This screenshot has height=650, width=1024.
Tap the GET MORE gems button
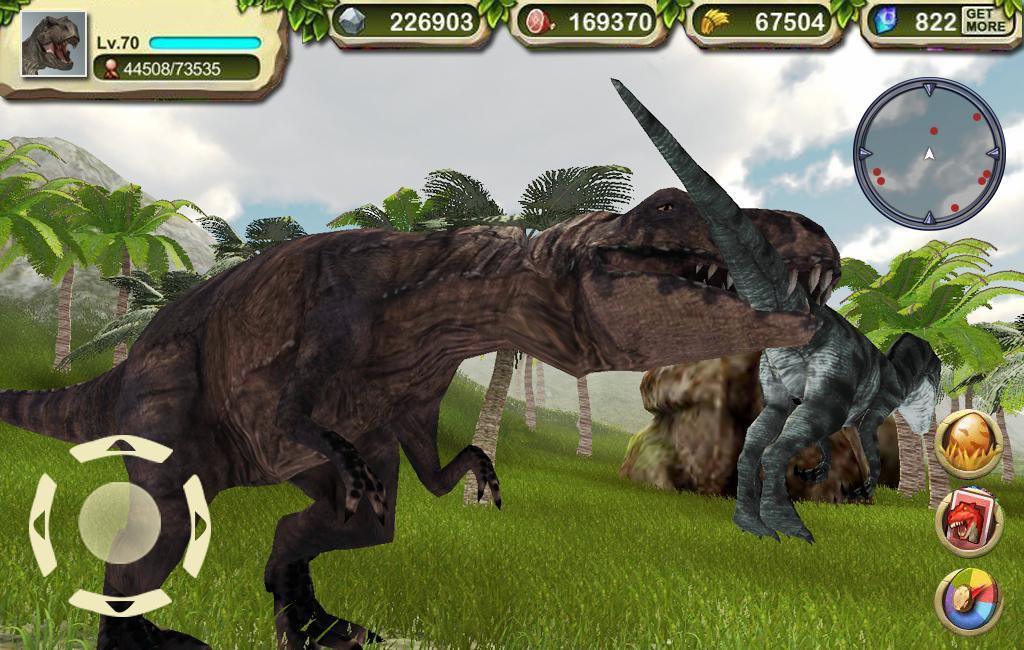[x=986, y=21]
